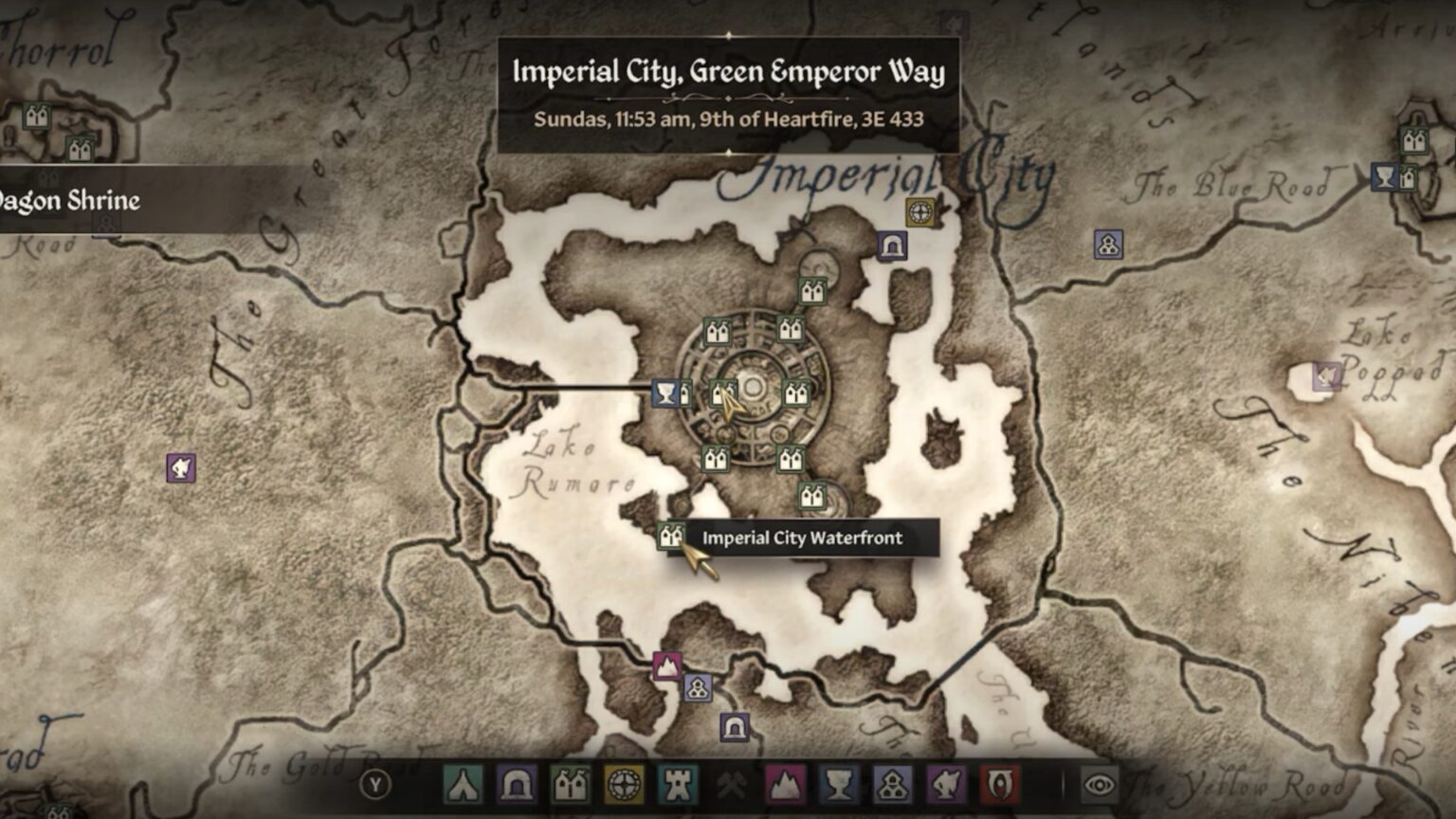The width and height of the screenshot is (1456, 819).
Task: Toggle the goblet inn filter in bottom bar
Action: click(x=838, y=784)
